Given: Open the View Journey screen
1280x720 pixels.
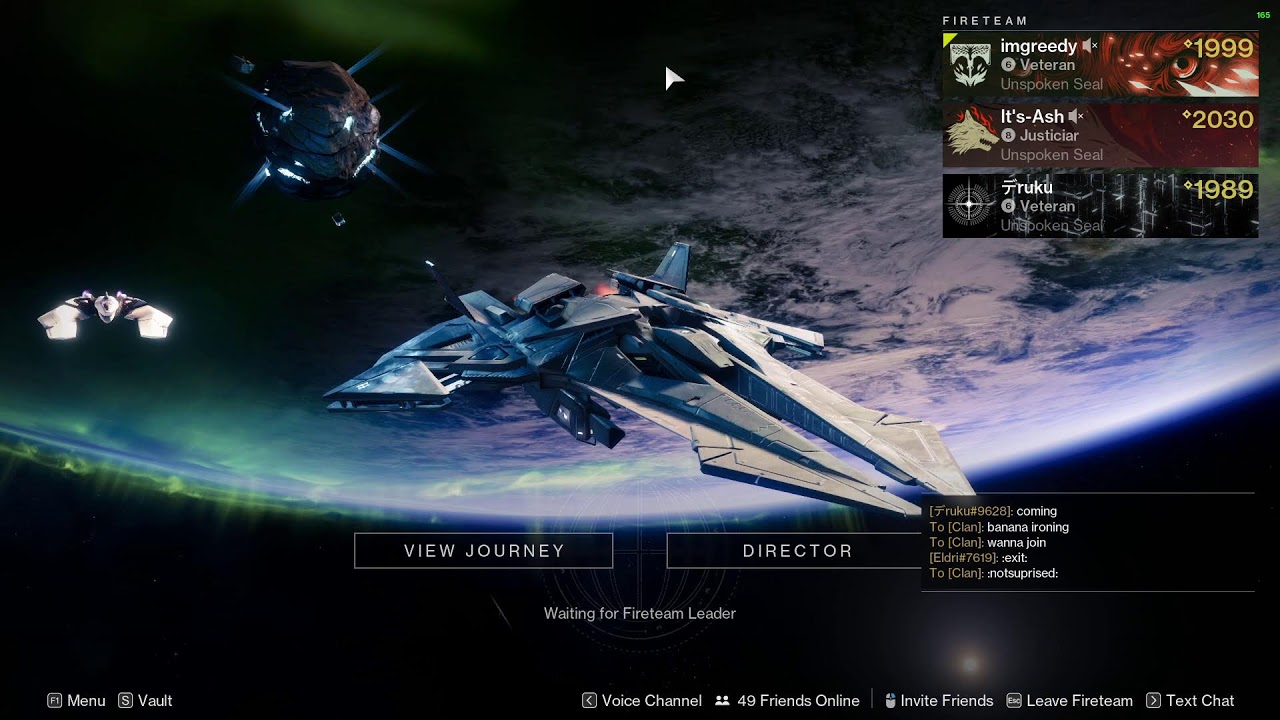Looking at the screenshot, I should (x=484, y=551).
